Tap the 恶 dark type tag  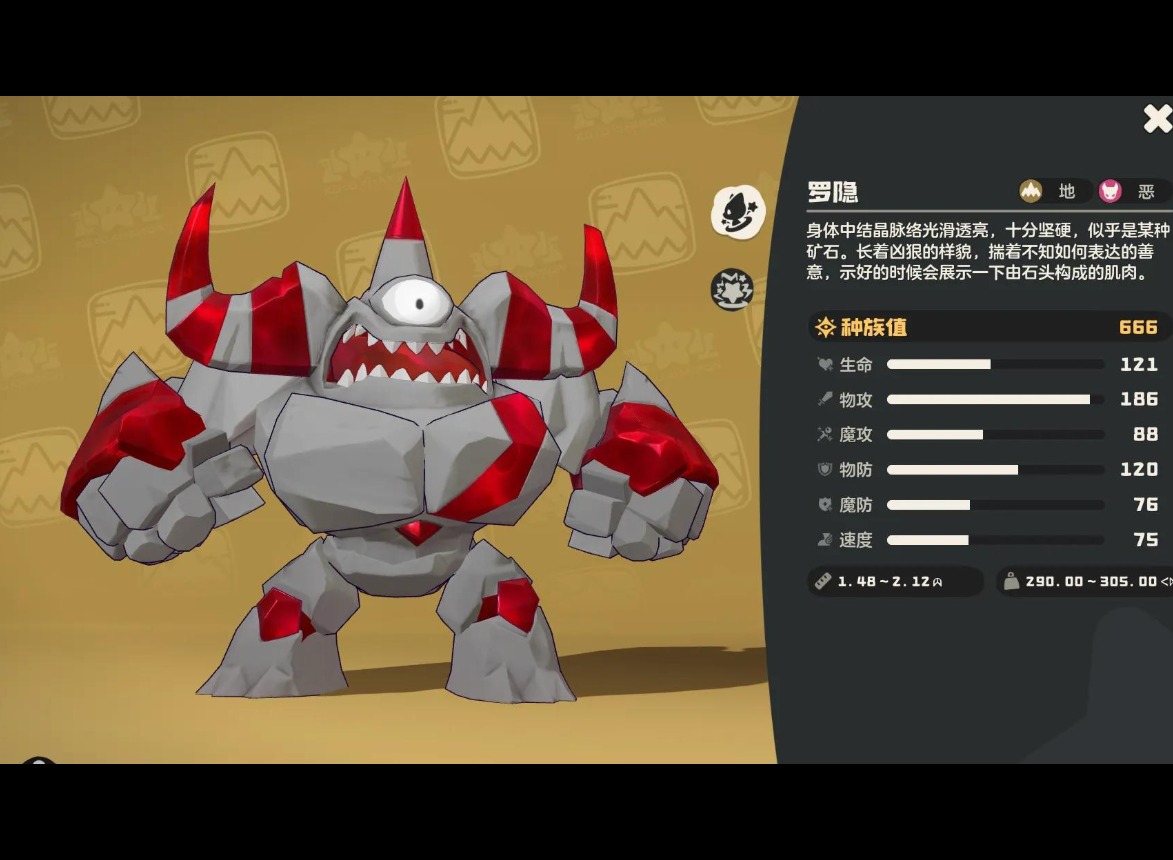pyautogui.click(x=1130, y=191)
